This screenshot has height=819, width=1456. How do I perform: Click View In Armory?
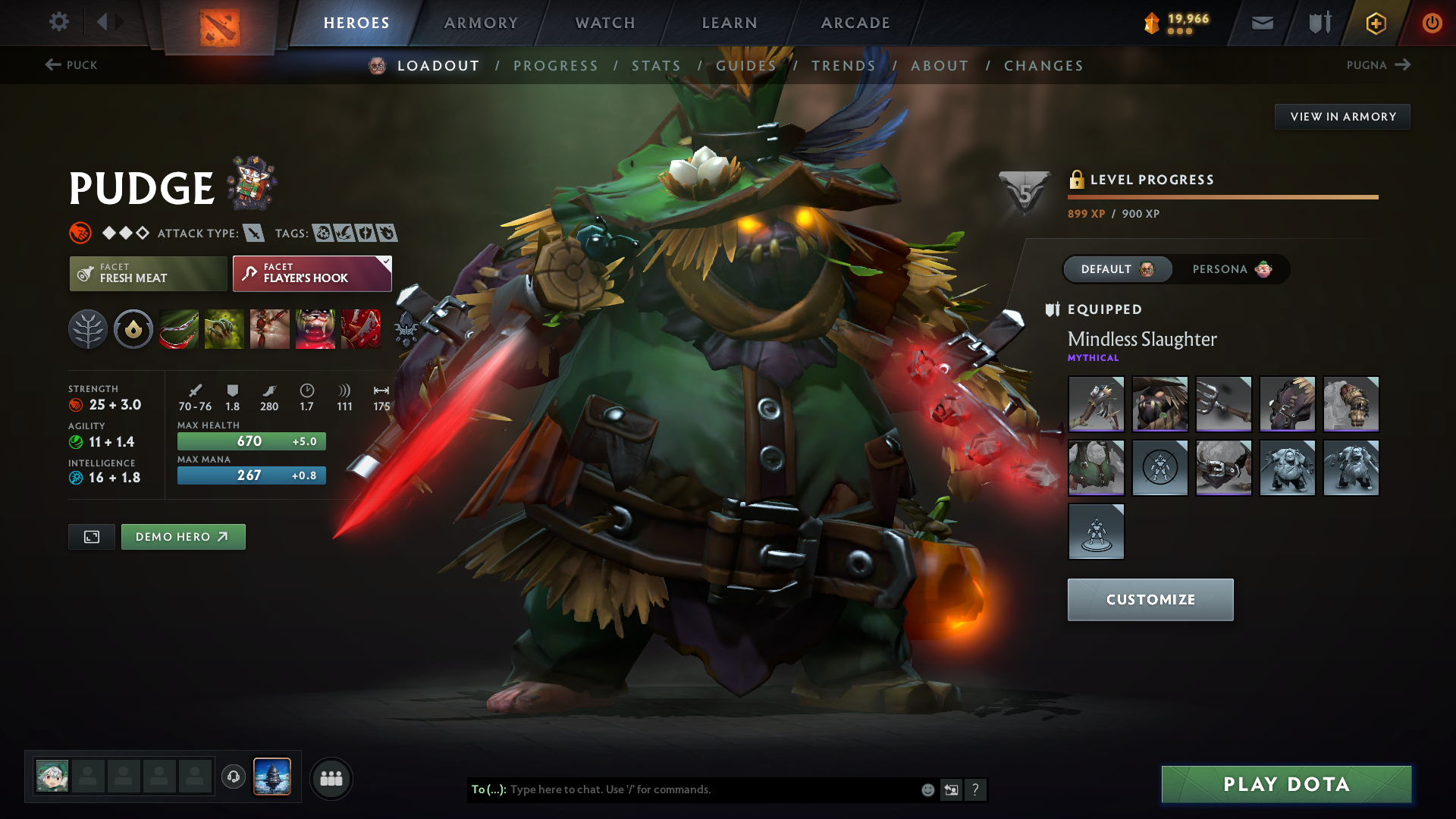tap(1342, 116)
